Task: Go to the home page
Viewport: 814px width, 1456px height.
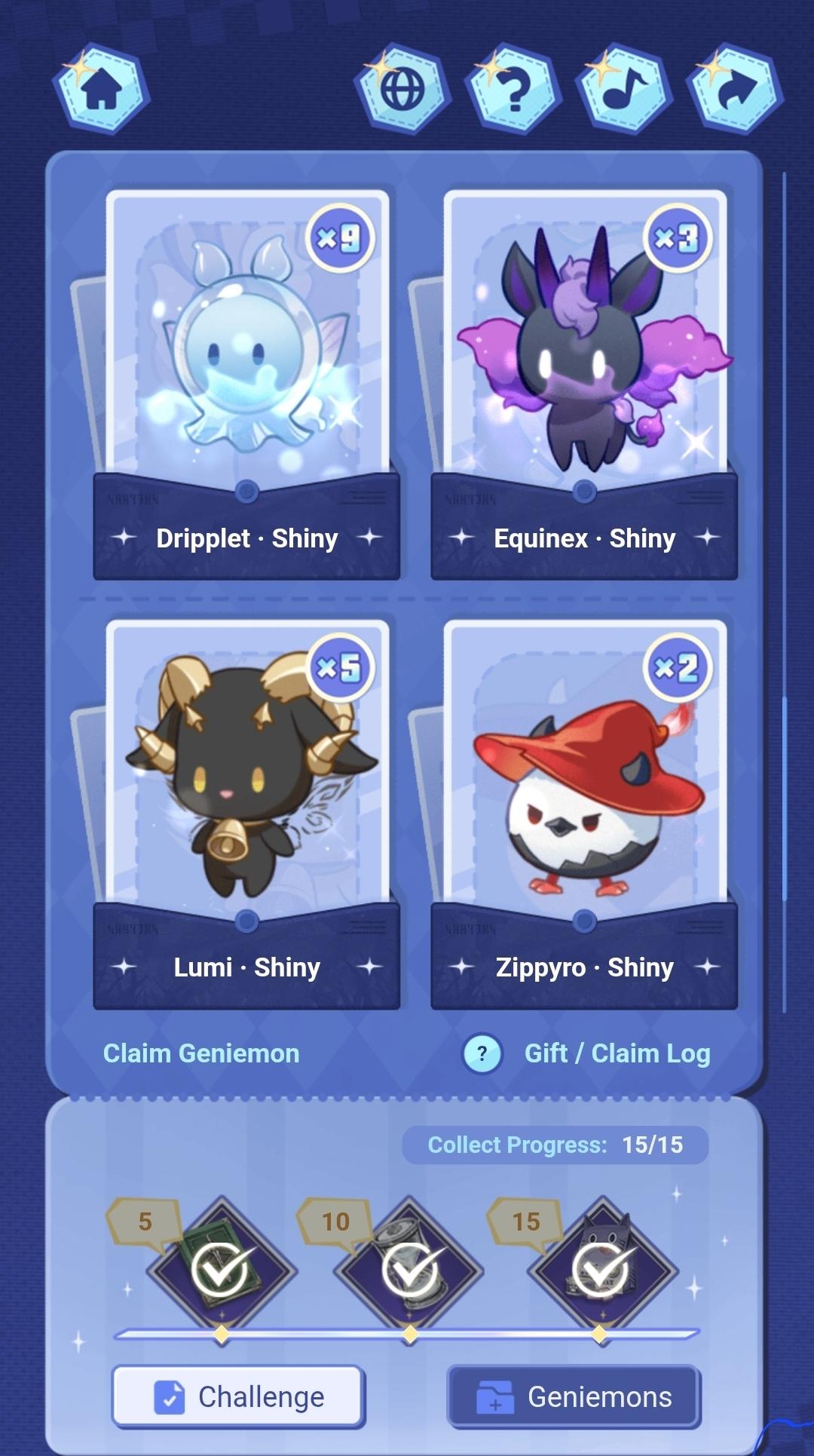Action: coord(101,90)
